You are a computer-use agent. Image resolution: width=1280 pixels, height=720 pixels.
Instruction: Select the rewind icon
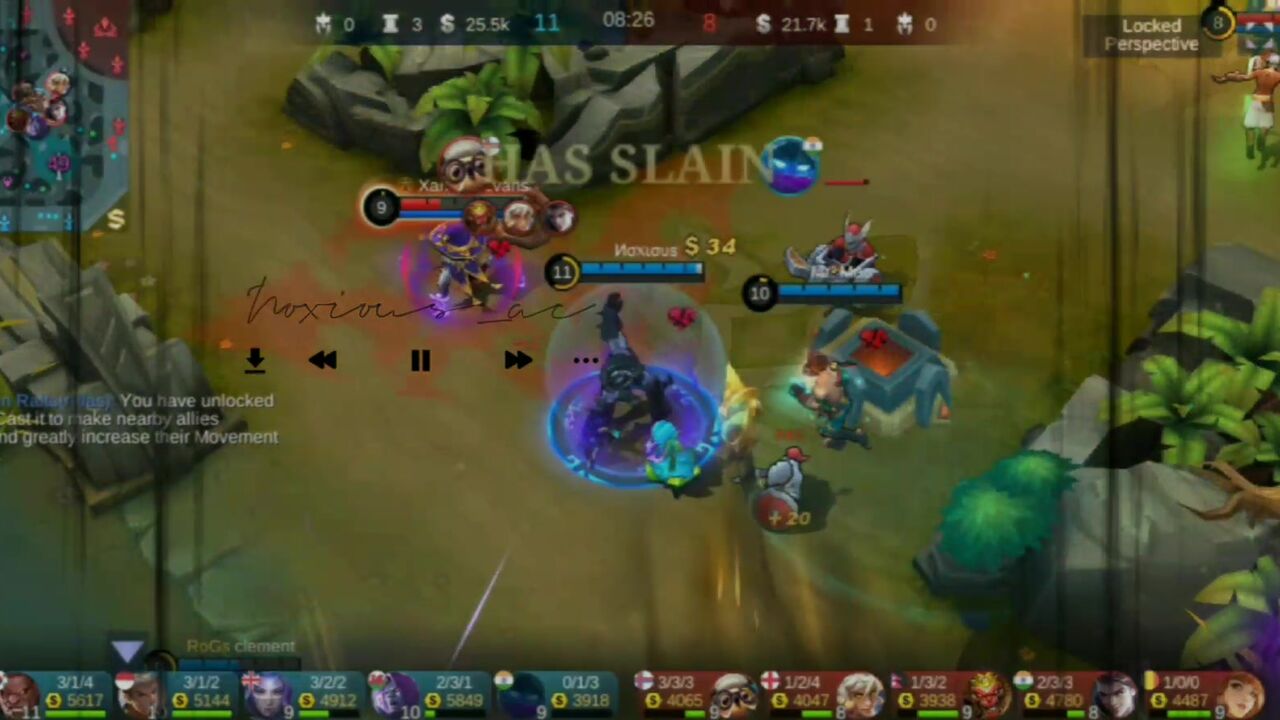tap(322, 361)
